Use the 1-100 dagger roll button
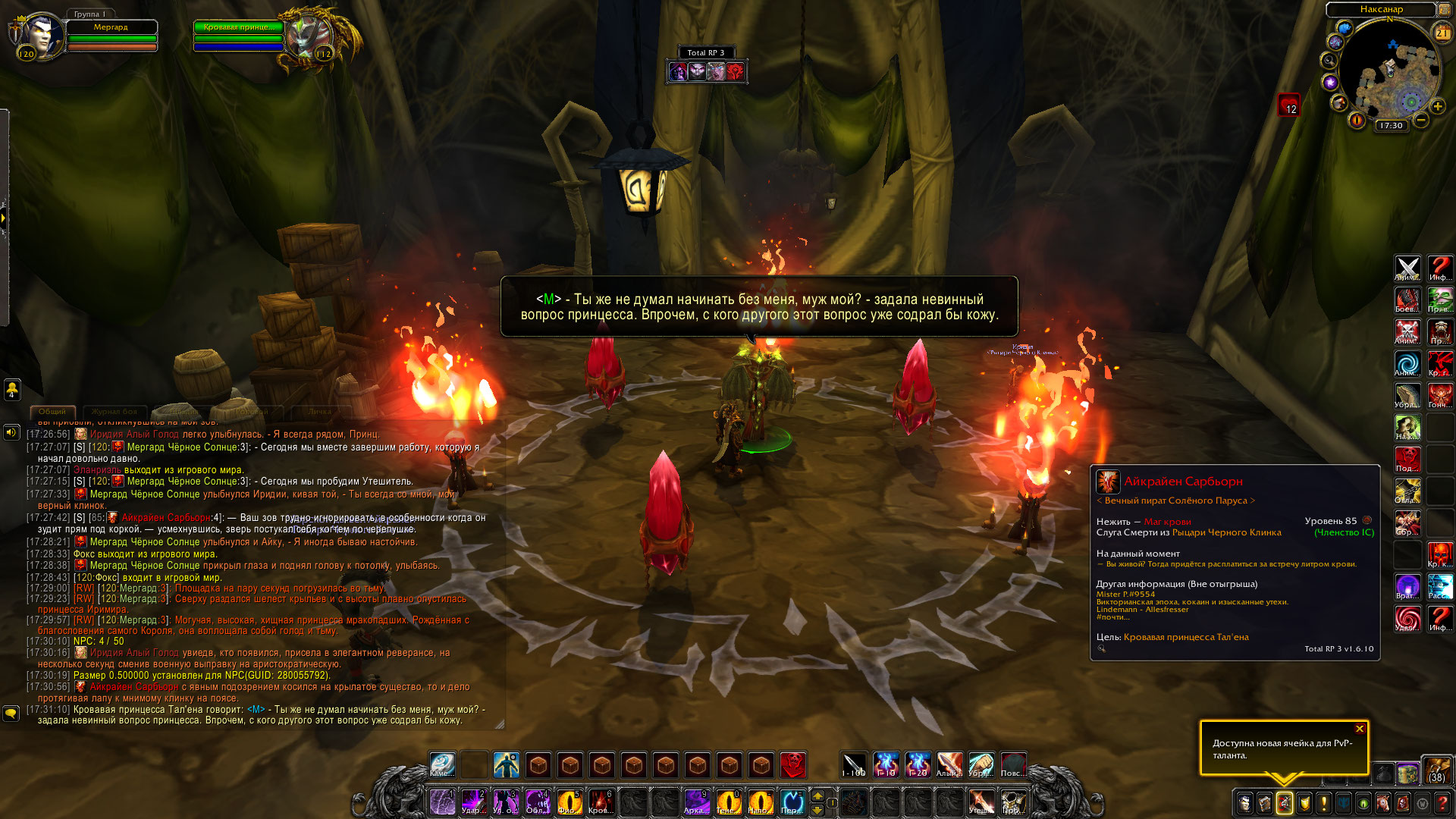 [854, 764]
